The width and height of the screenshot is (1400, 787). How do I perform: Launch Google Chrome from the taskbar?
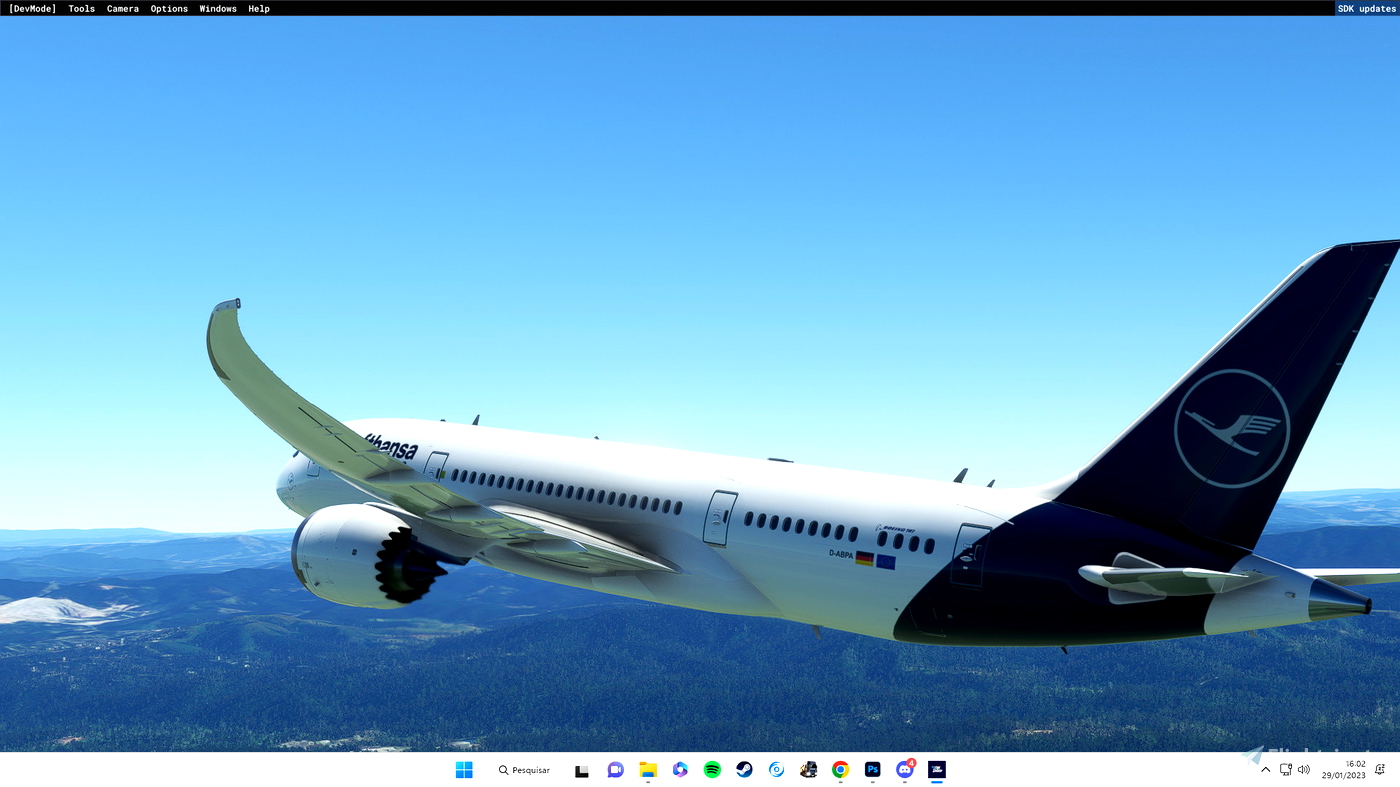[x=840, y=768]
